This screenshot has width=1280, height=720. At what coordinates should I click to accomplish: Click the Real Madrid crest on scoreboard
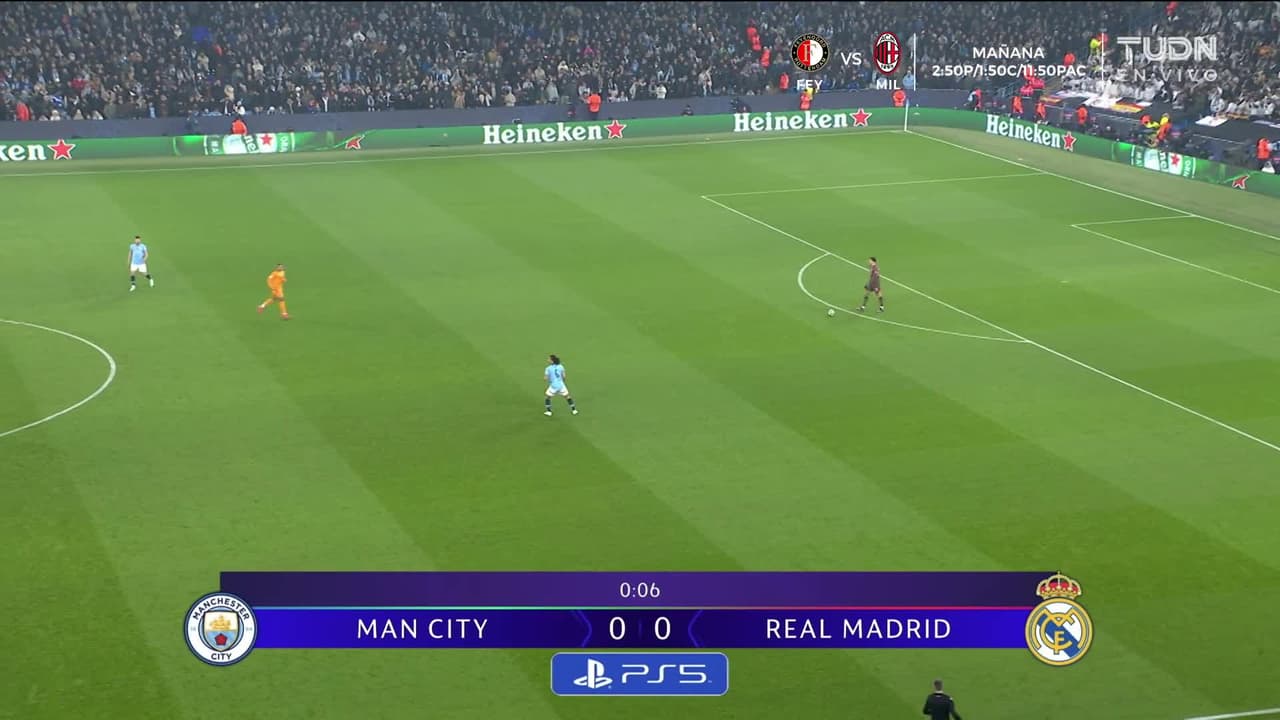(x=1058, y=622)
